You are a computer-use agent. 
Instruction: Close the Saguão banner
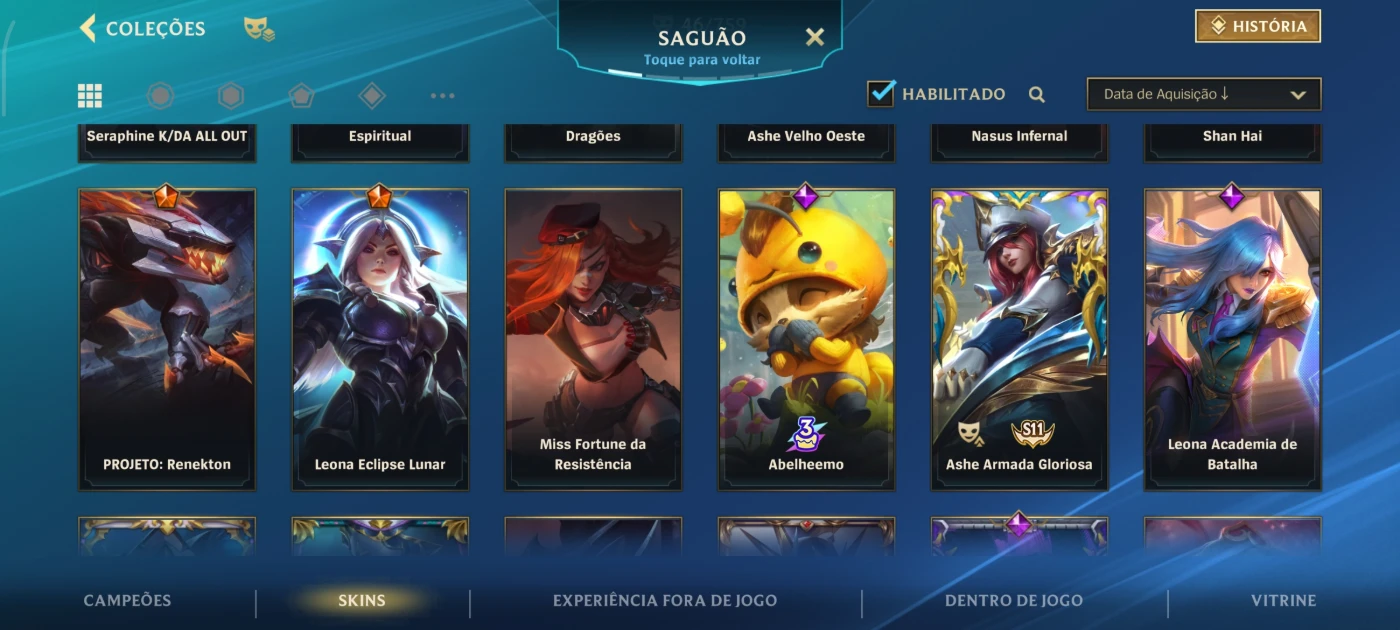815,38
